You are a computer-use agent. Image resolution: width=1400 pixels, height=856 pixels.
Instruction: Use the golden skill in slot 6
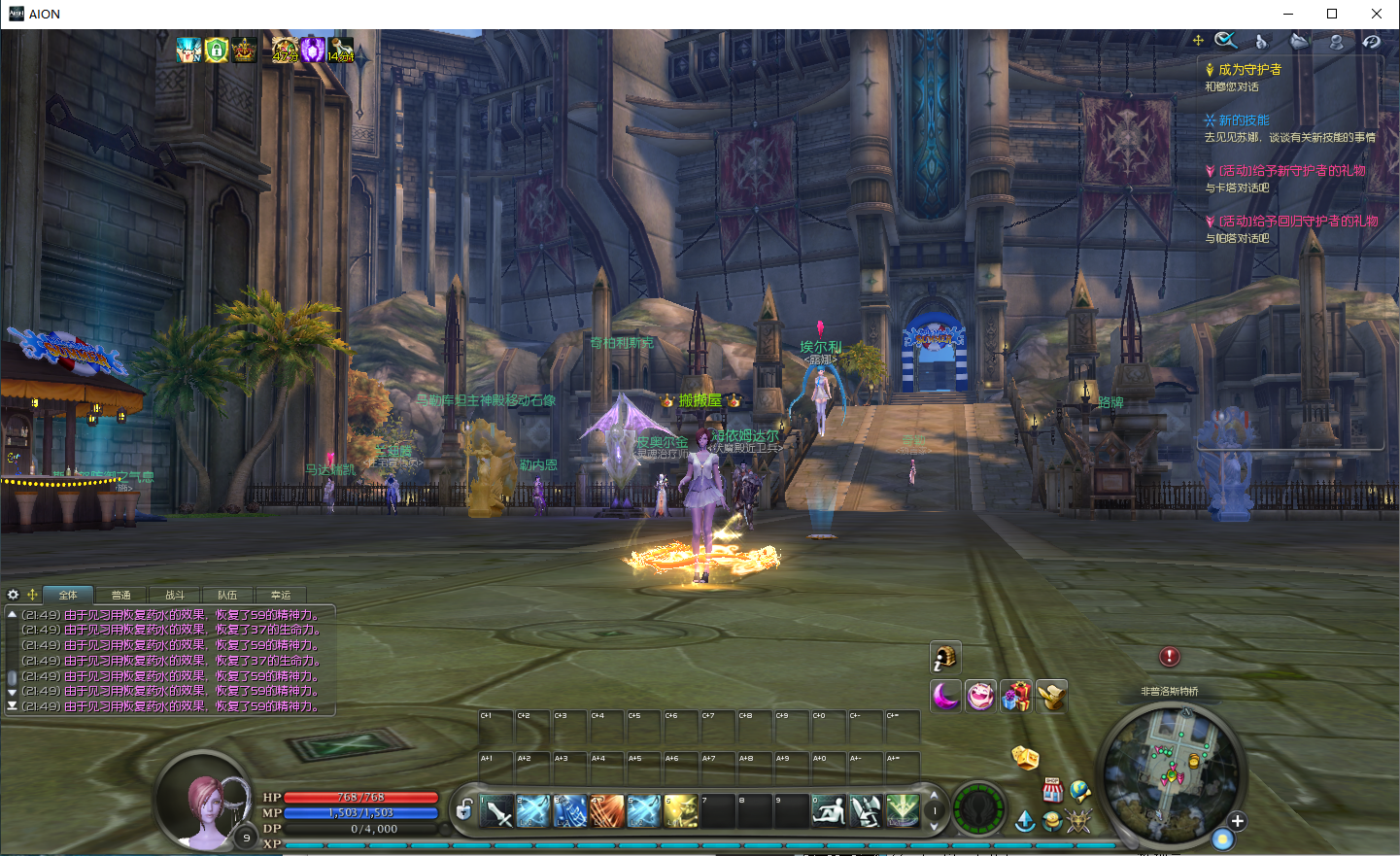[x=681, y=811]
